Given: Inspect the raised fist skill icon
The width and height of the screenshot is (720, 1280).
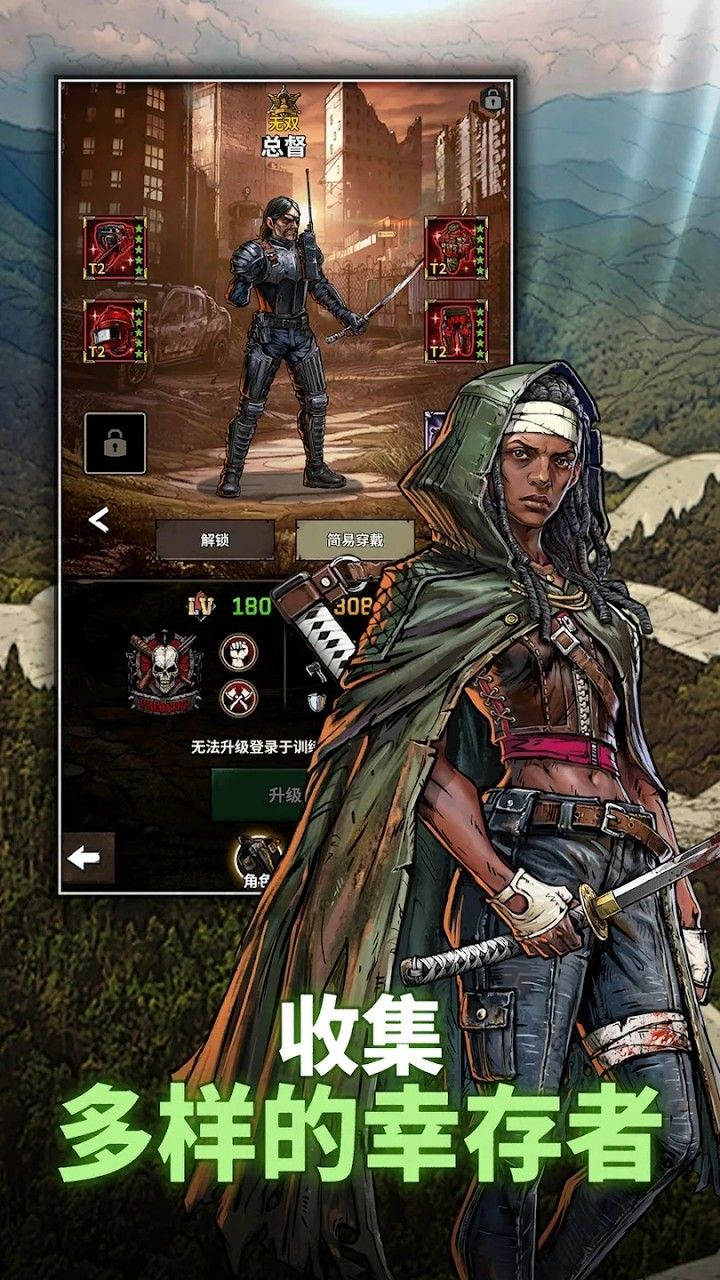Looking at the screenshot, I should click(x=239, y=652).
